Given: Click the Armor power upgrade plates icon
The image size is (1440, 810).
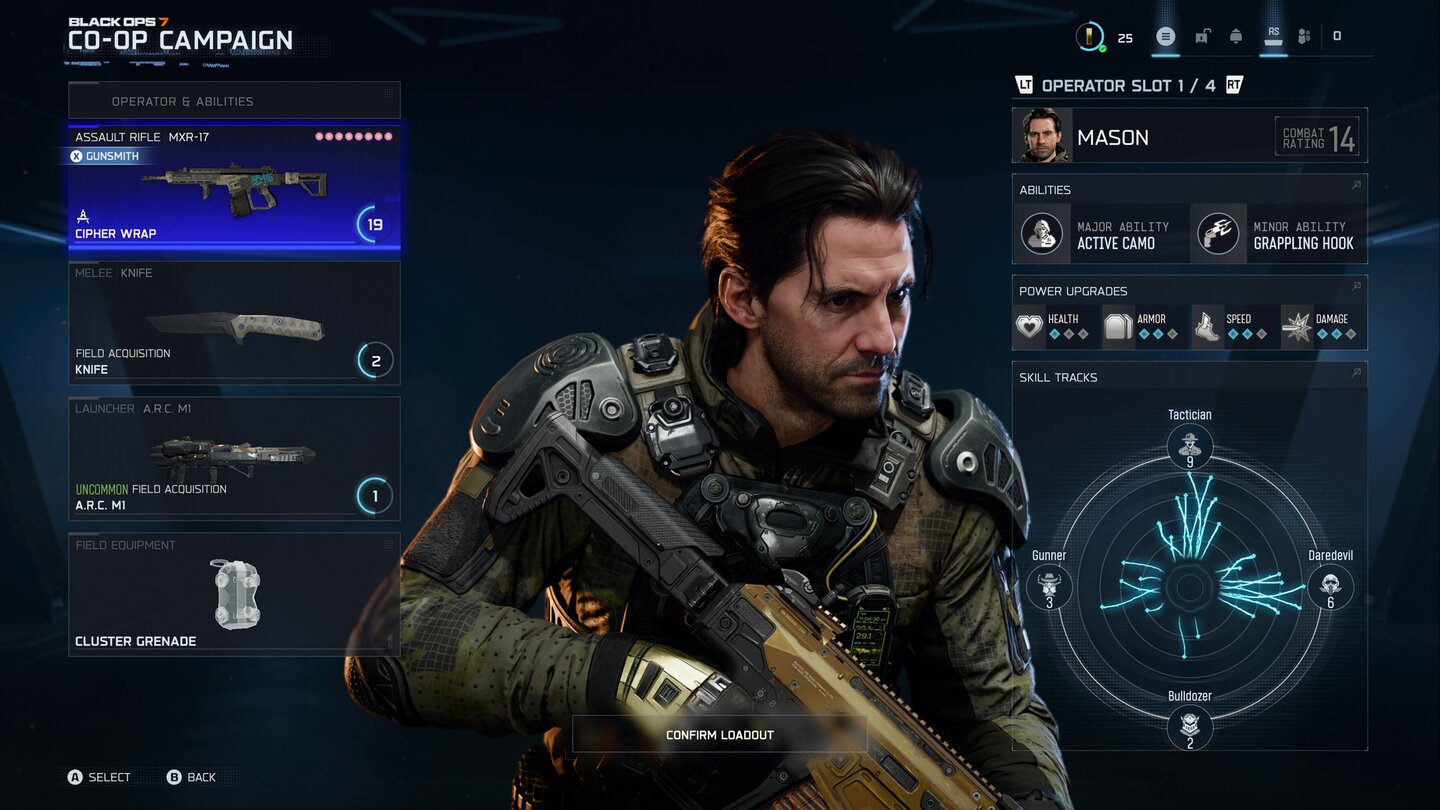Looking at the screenshot, I should pyautogui.click(x=1118, y=325).
